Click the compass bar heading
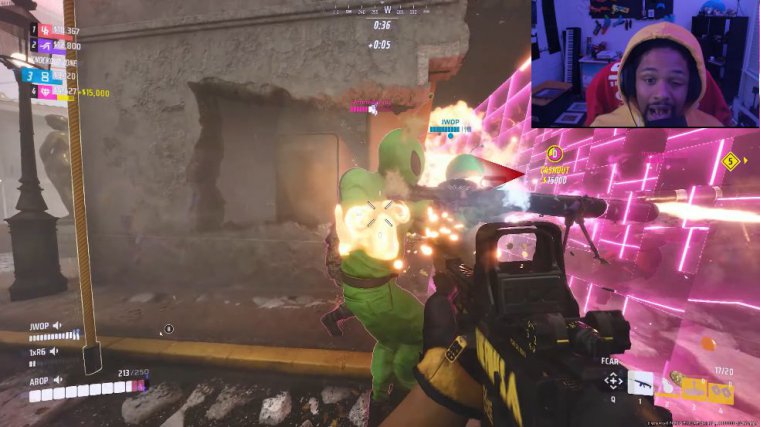The width and height of the screenshot is (760, 427). tap(385, 9)
